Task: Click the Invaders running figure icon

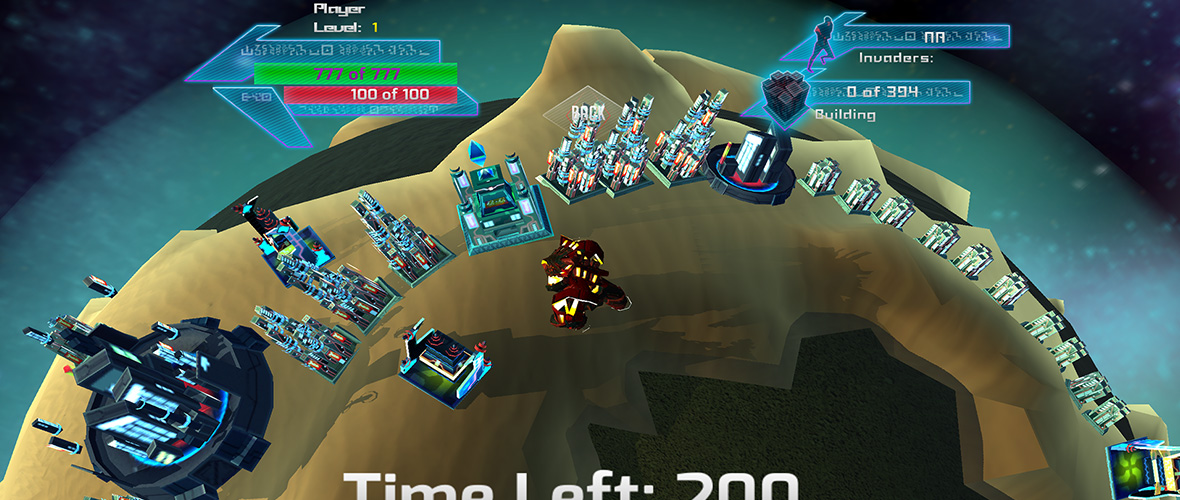Action: (822, 40)
